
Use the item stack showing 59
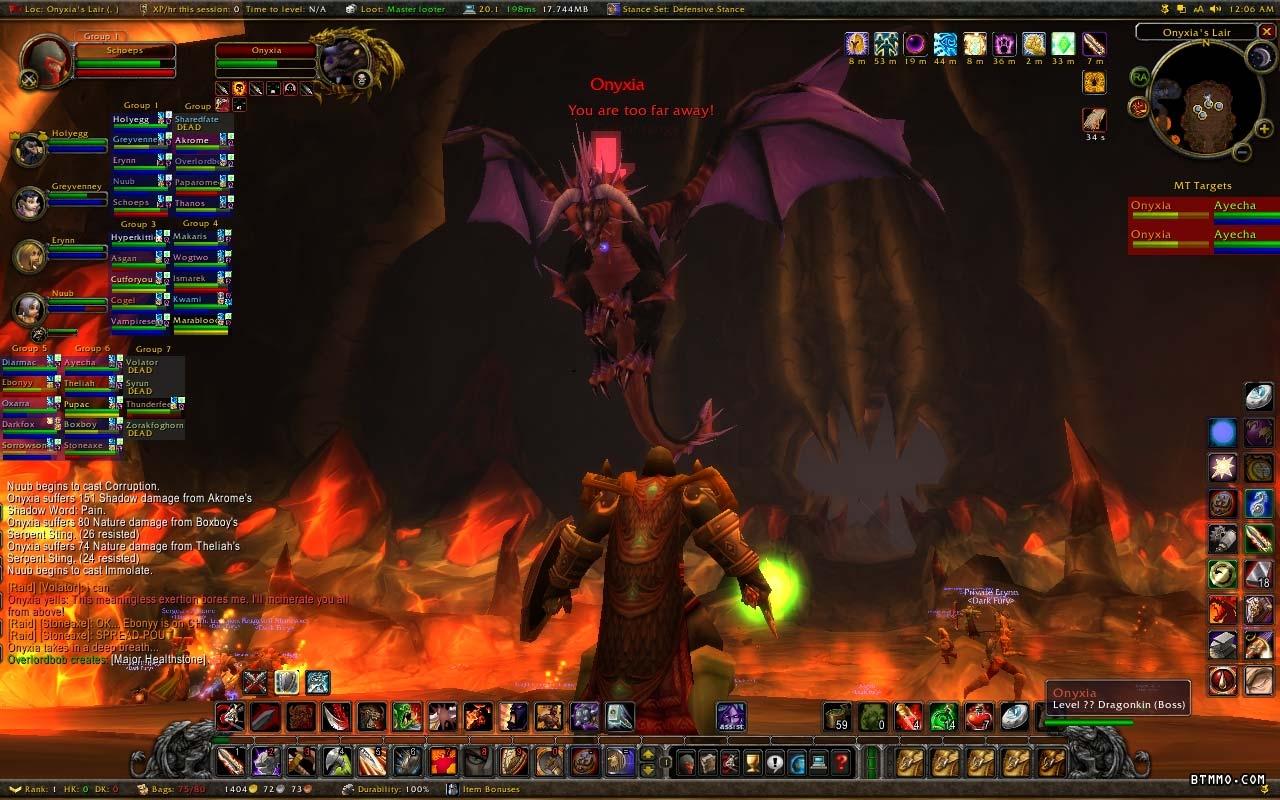coord(838,717)
